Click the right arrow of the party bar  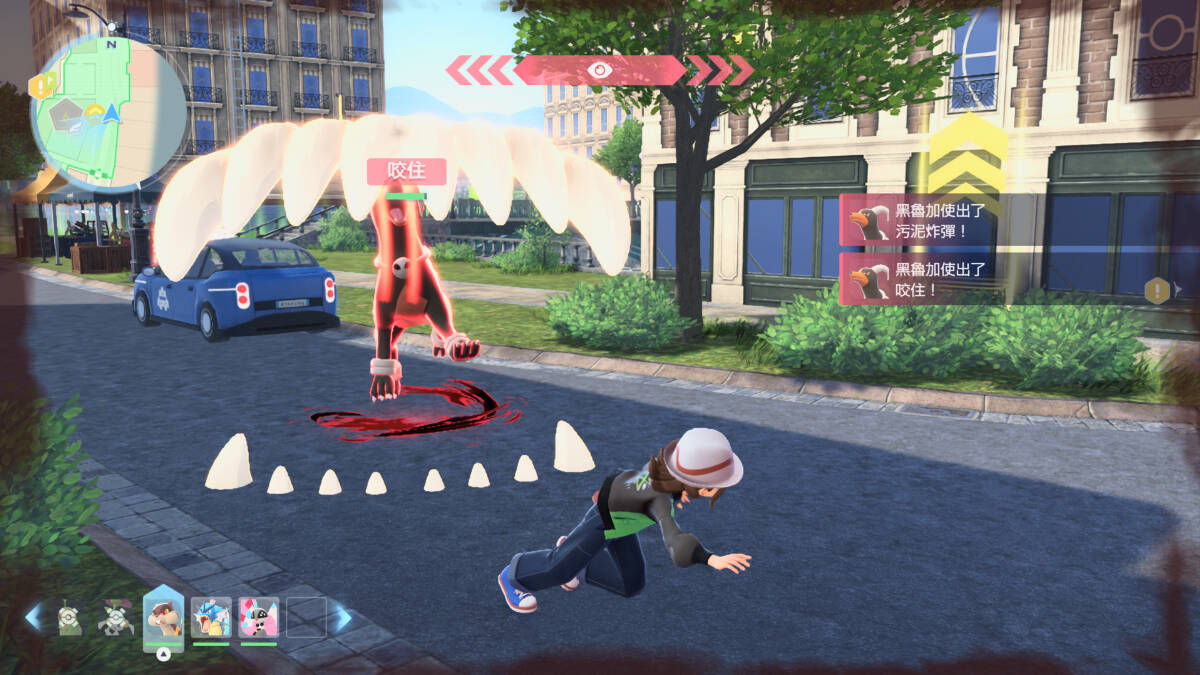(x=342, y=618)
